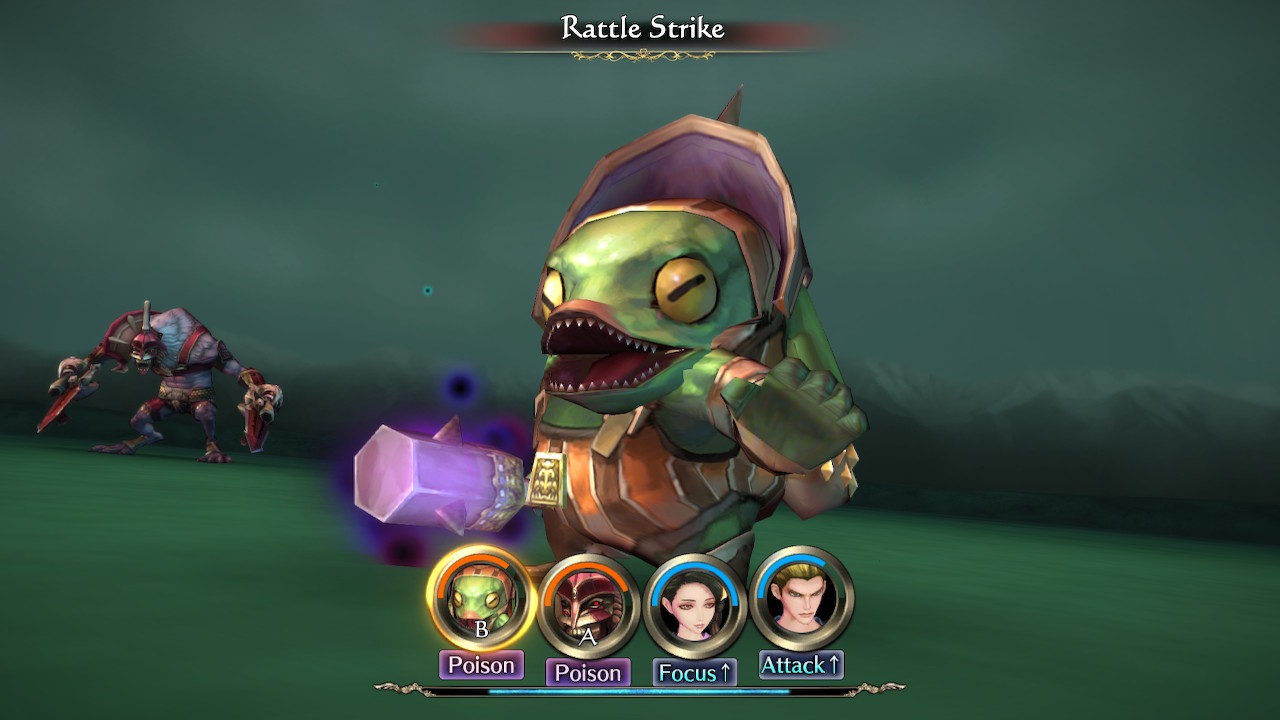Inspect the Focus up status tag
The image size is (1280, 720).
point(695,673)
